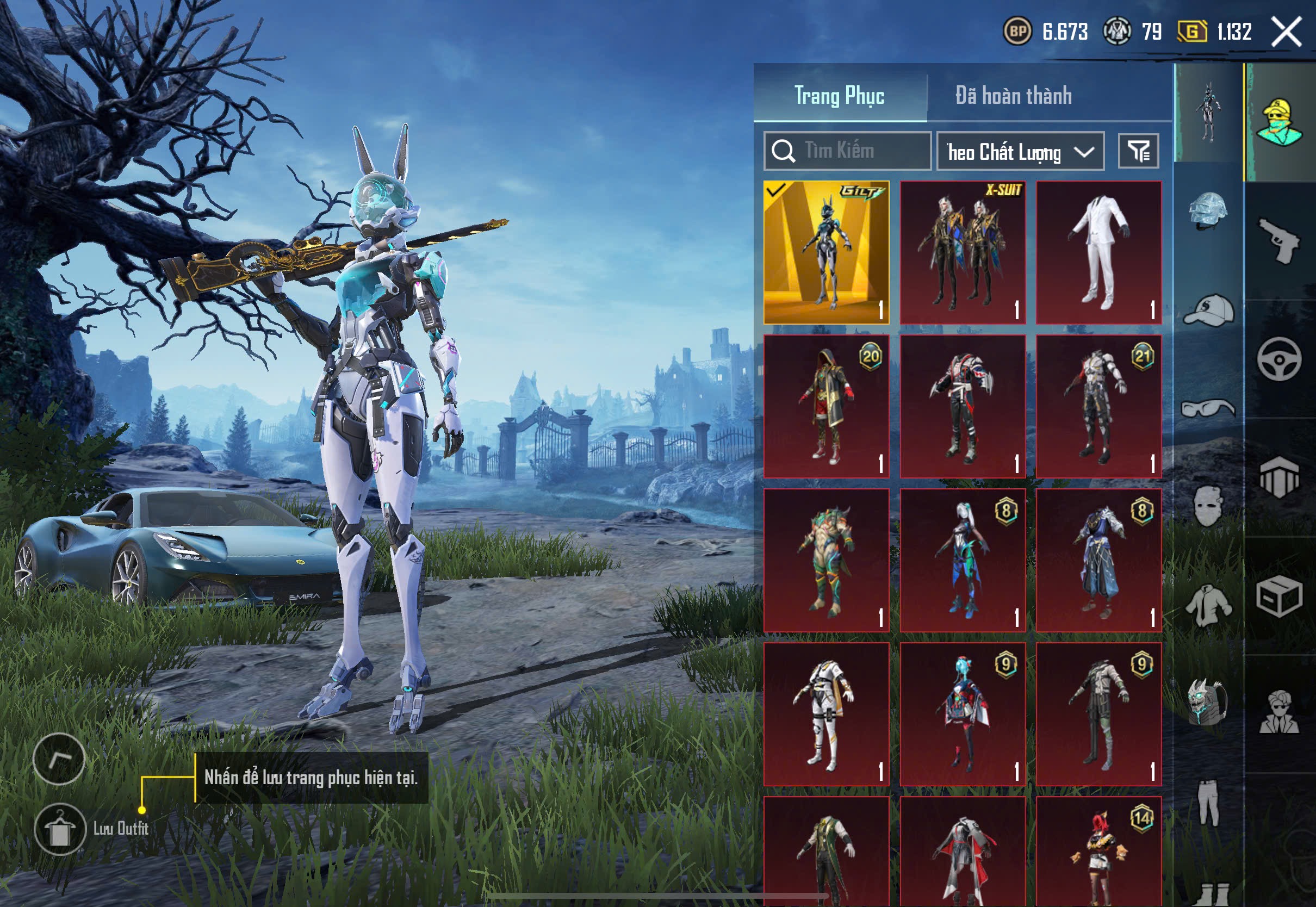
Task: Open the Đã hoàn thành tab
Action: click(1013, 95)
